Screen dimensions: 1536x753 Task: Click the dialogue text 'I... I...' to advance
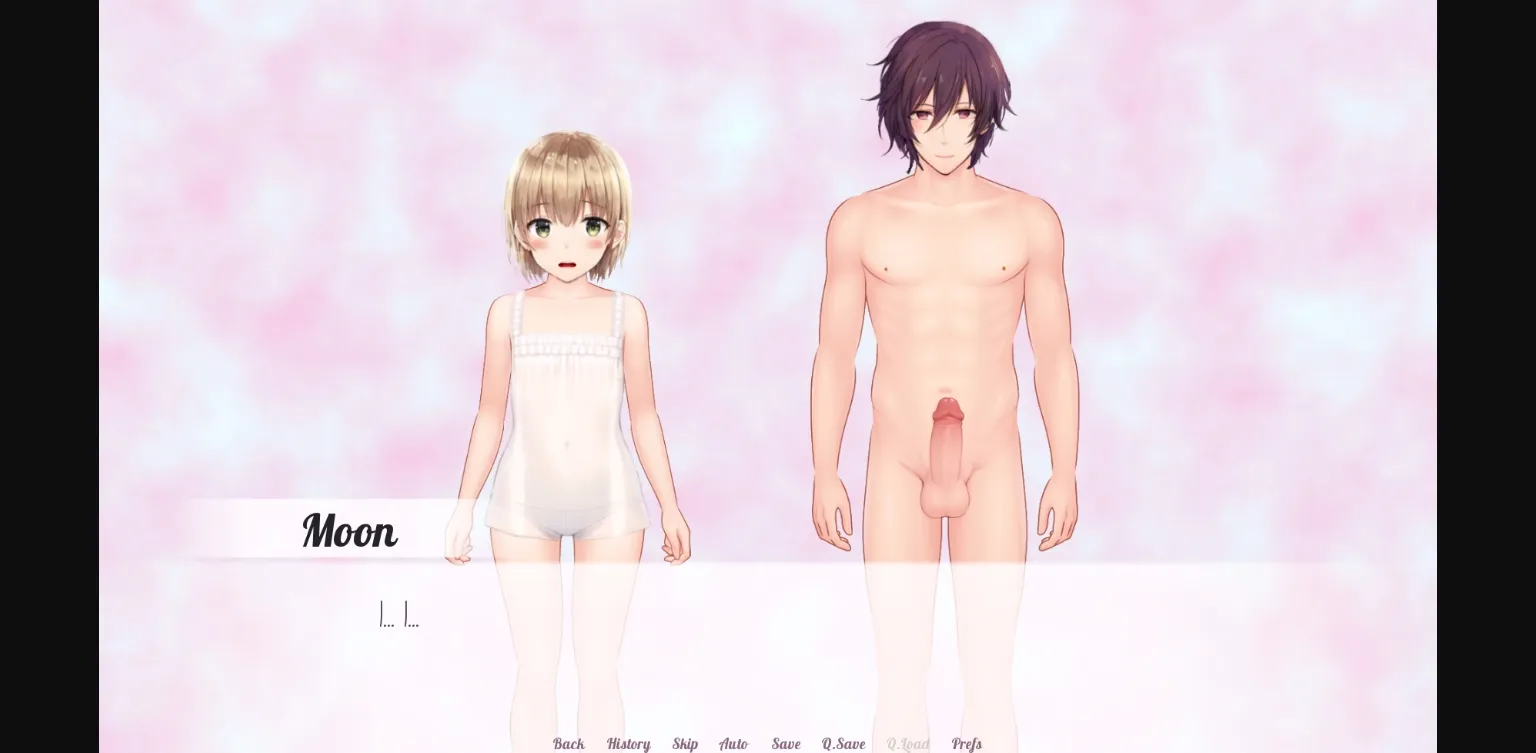point(400,616)
